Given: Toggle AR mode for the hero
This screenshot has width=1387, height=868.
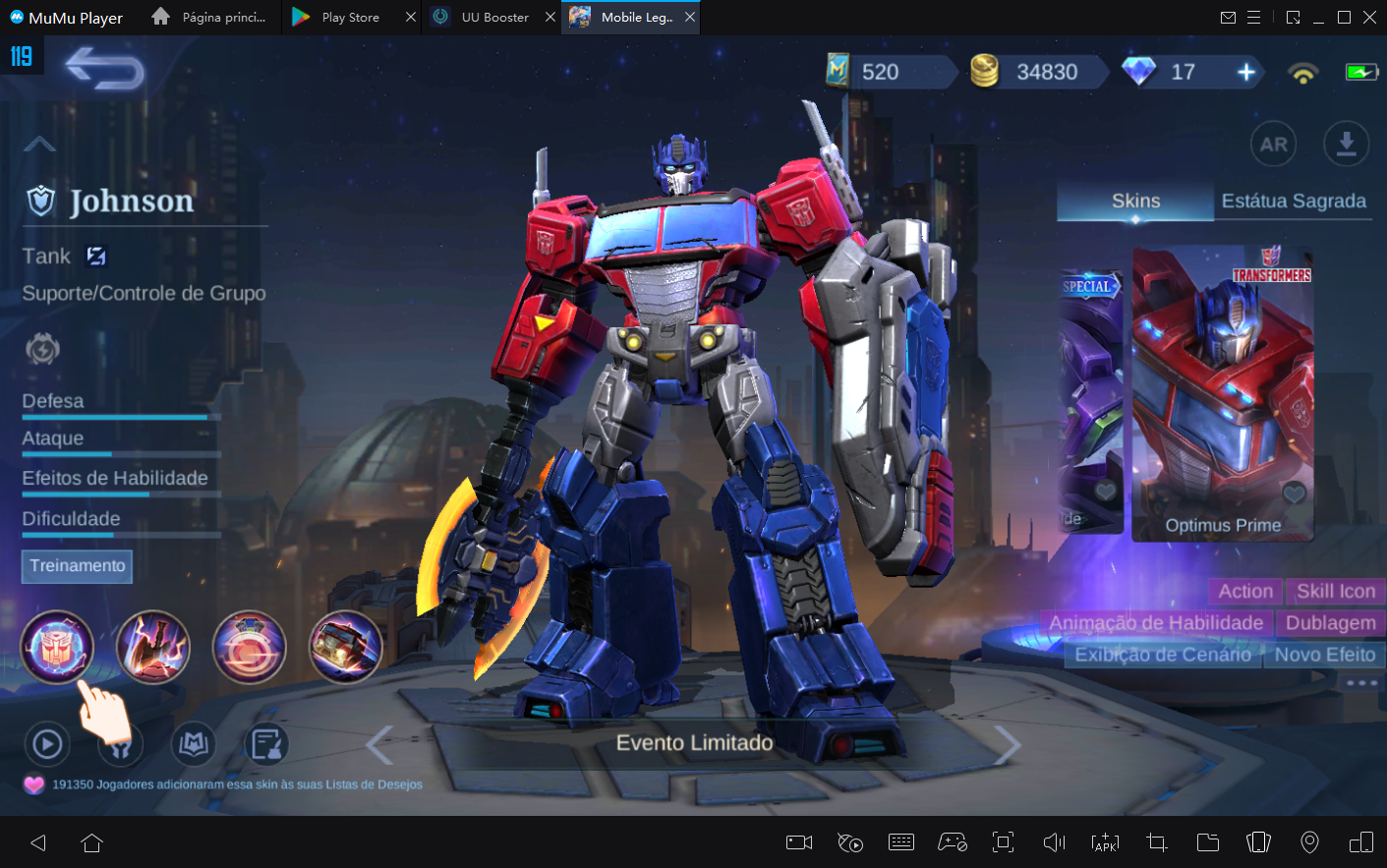Looking at the screenshot, I should click(1273, 144).
